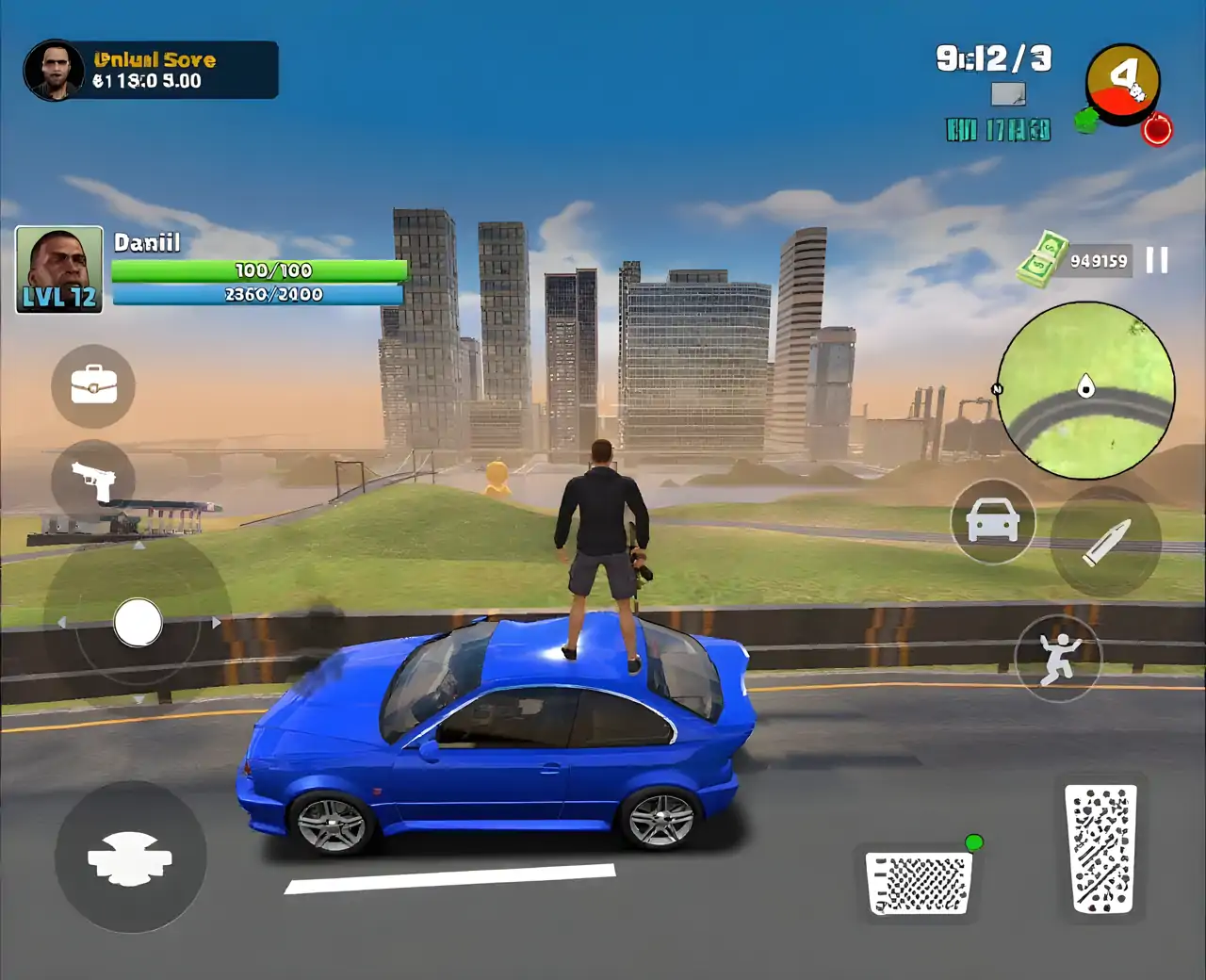Pause the game with the pause button
Screen dimensions: 1206x980
(1157, 260)
